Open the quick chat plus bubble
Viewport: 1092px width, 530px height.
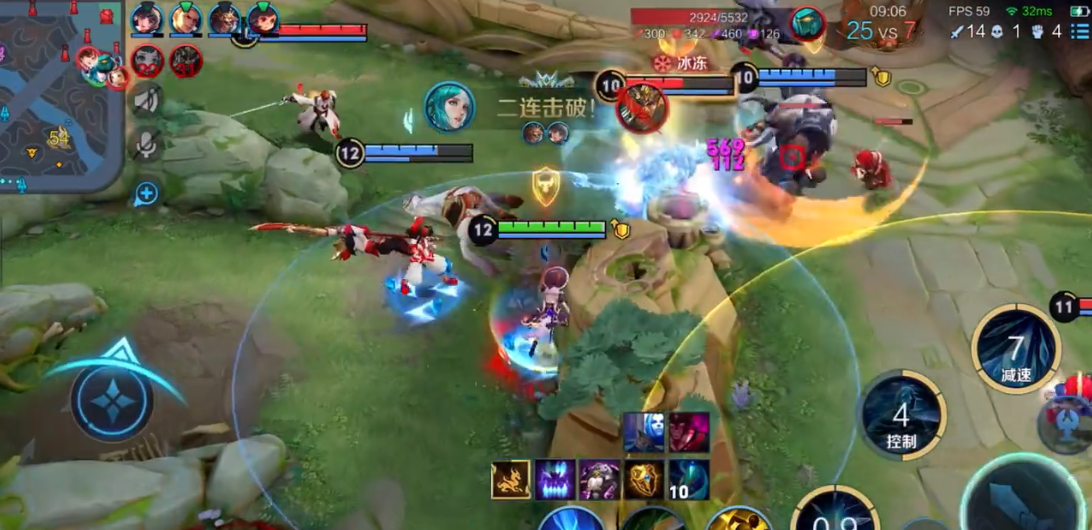(x=147, y=193)
